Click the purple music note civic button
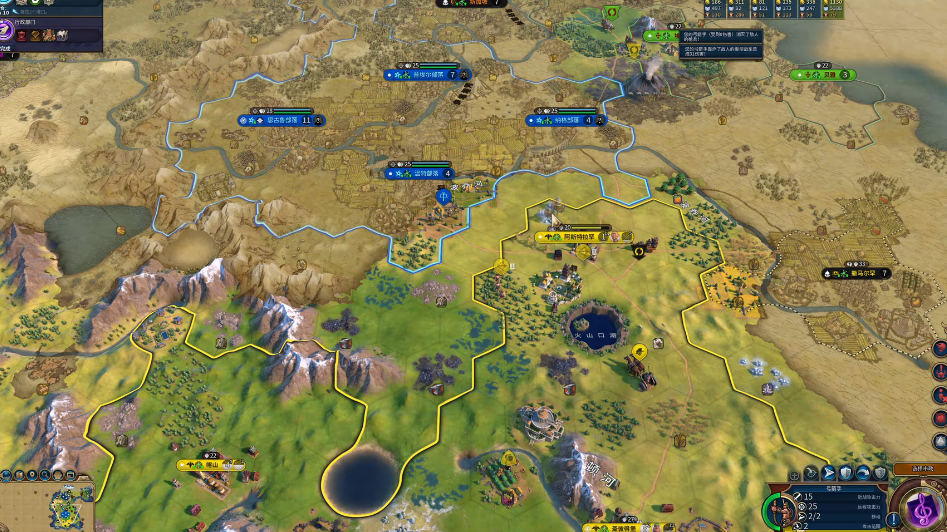Screen dimensions: 947x532 click(x=921, y=509)
